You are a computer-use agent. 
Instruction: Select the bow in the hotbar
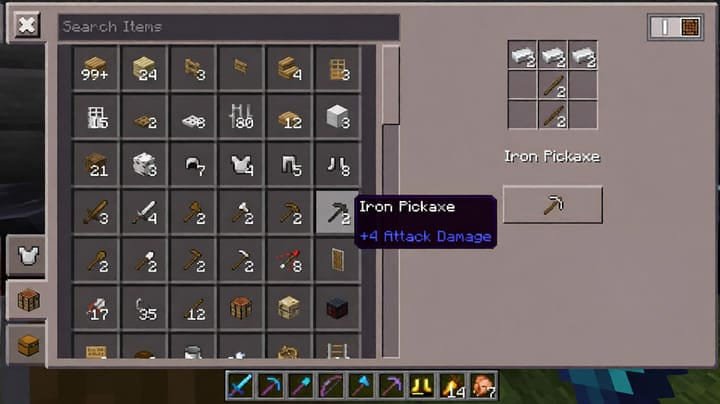(331, 385)
